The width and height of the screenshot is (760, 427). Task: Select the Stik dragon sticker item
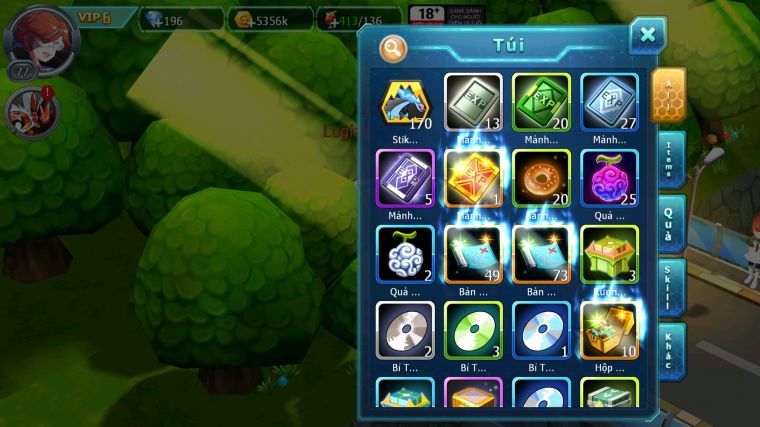click(405, 102)
